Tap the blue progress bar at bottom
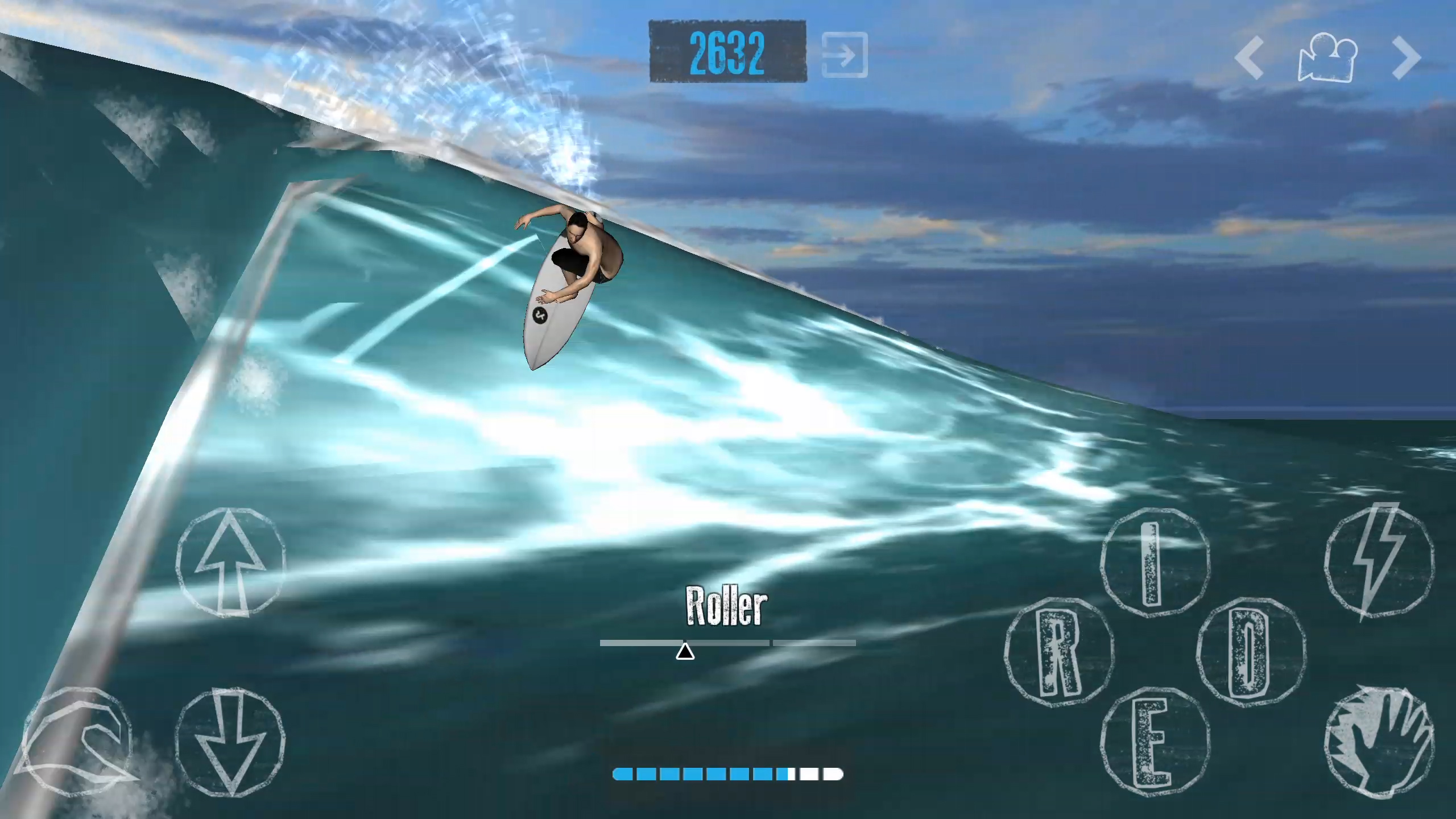The height and width of the screenshot is (819, 1456). click(728, 774)
